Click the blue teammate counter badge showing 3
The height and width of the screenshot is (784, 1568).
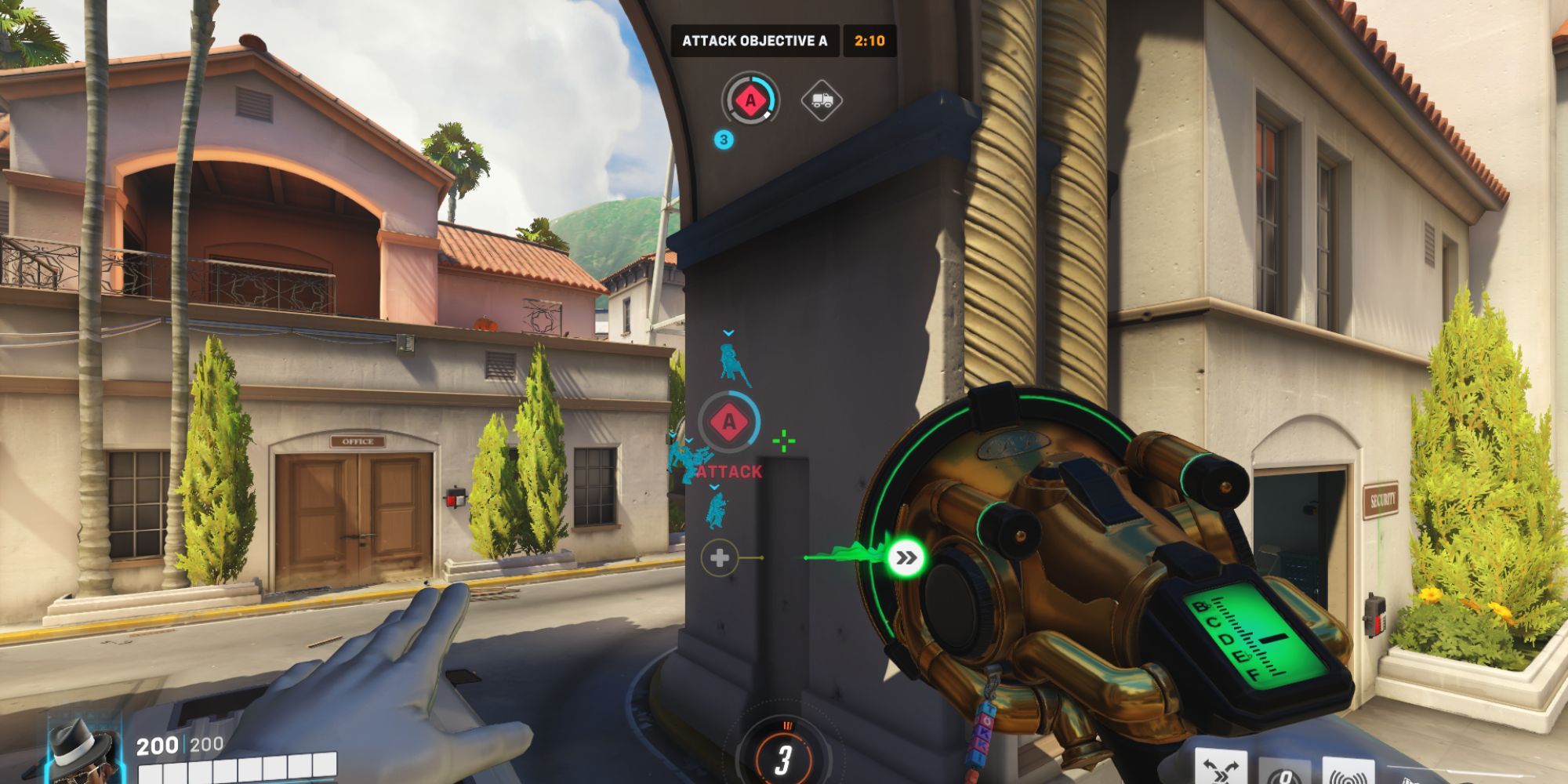(x=724, y=141)
